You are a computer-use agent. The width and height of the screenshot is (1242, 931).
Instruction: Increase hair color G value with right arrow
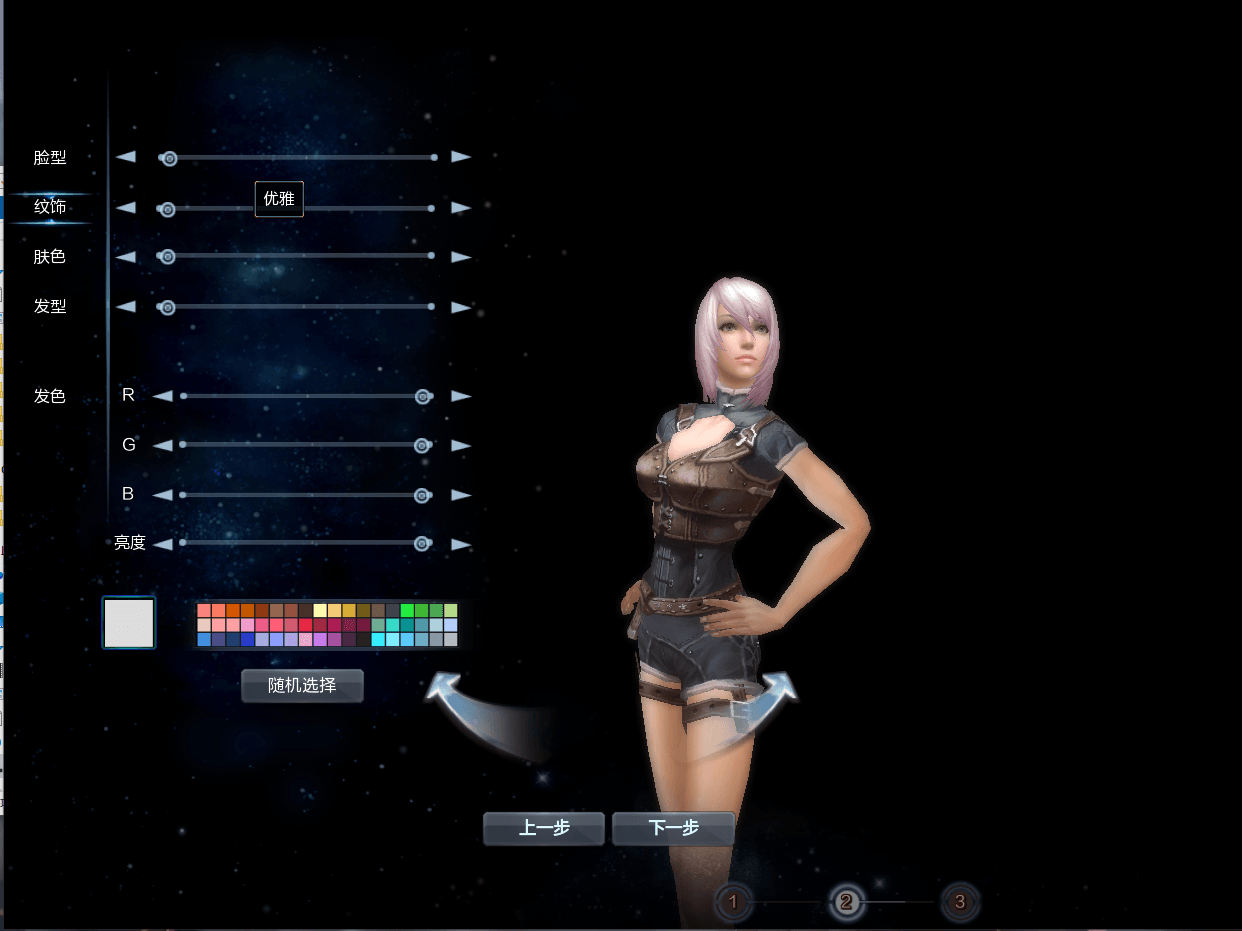(461, 445)
